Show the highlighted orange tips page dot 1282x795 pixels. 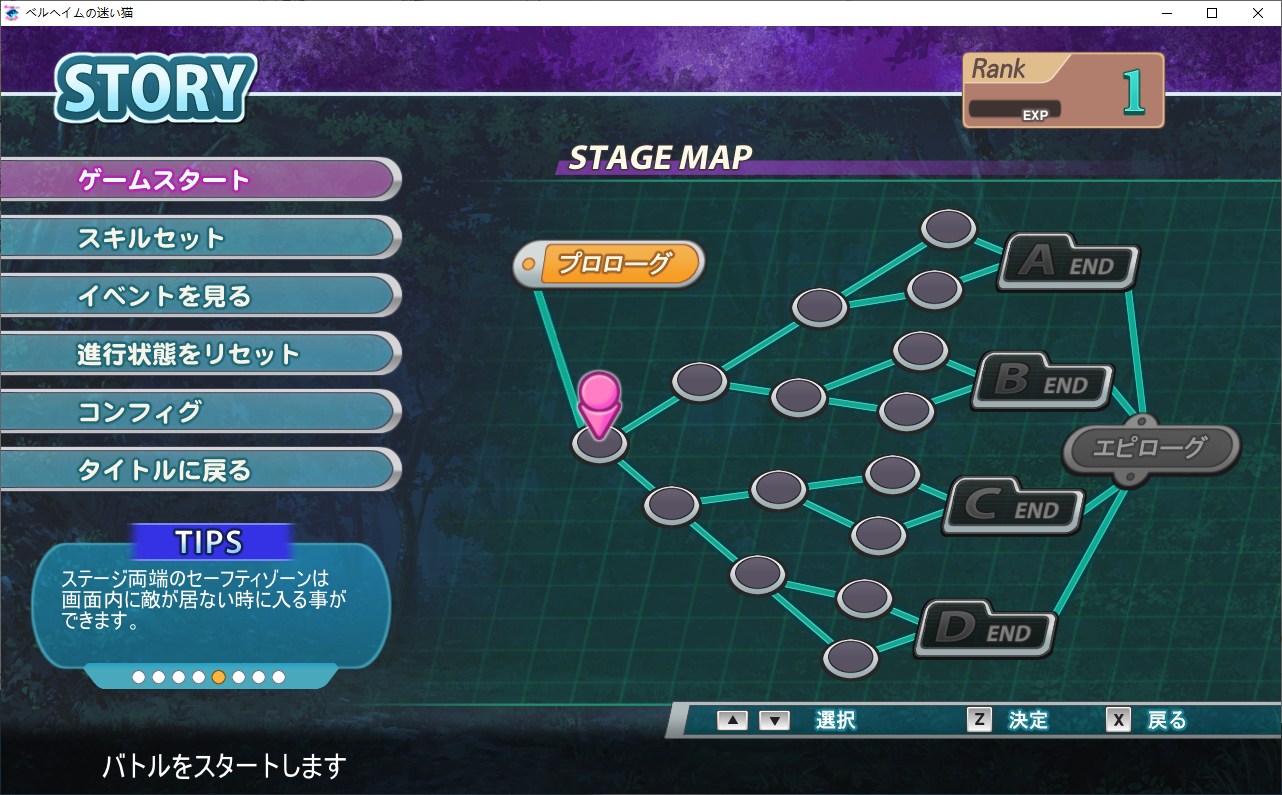pyautogui.click(x=218, y=677)
